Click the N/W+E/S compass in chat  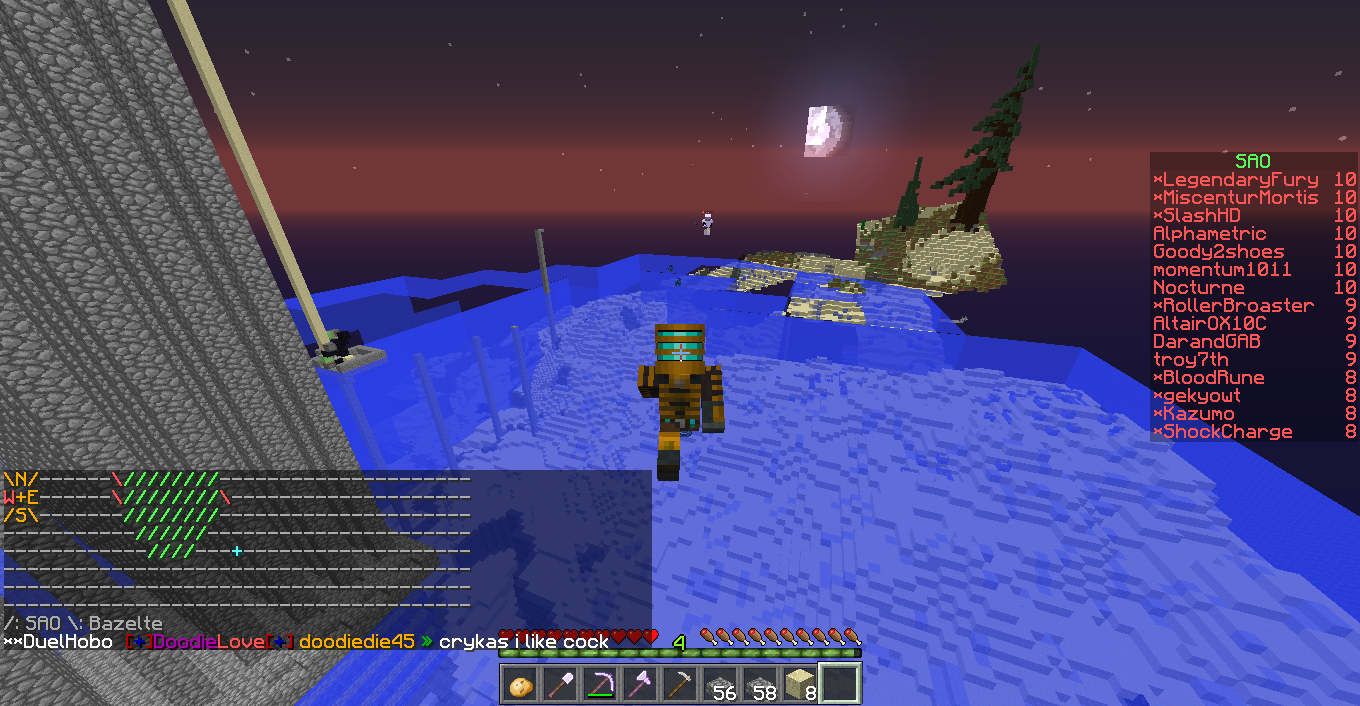[21, 497]
